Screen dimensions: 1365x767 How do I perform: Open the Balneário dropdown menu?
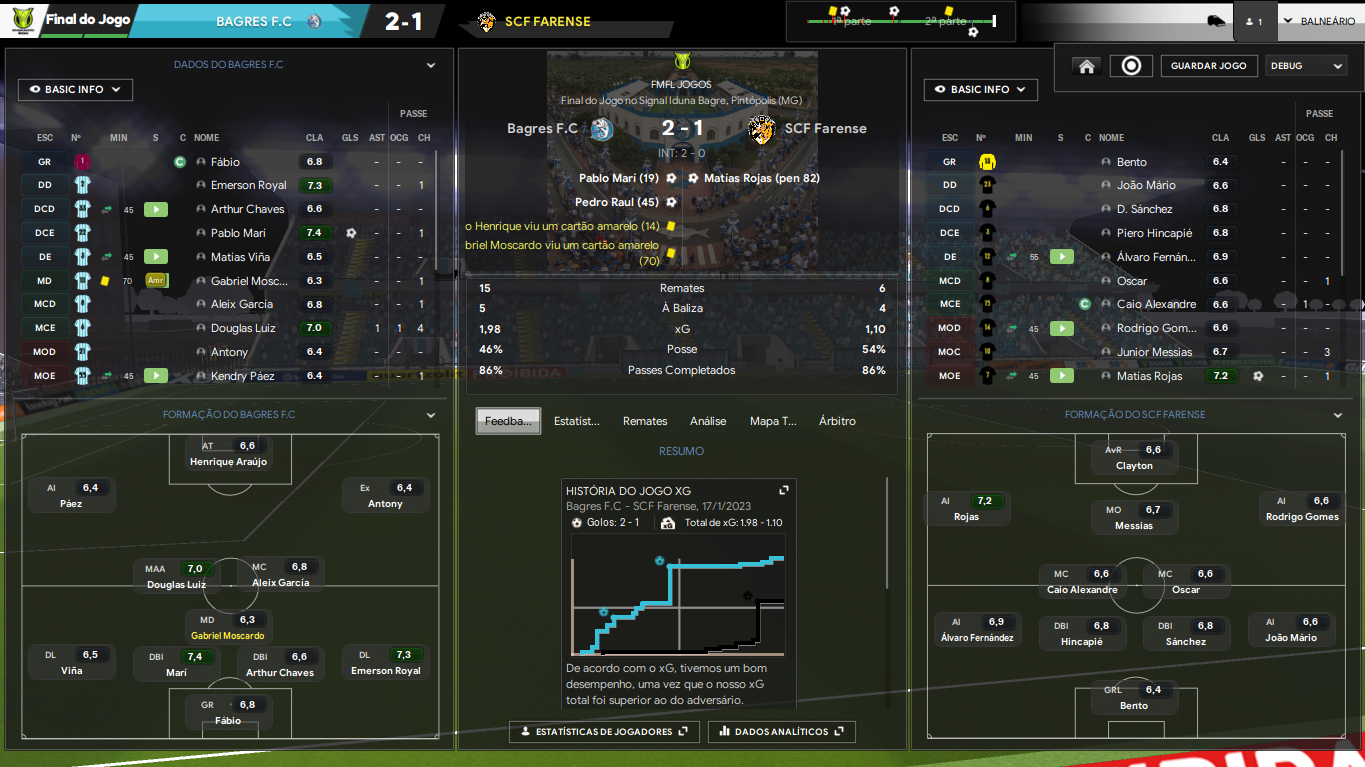(1319, 21)
